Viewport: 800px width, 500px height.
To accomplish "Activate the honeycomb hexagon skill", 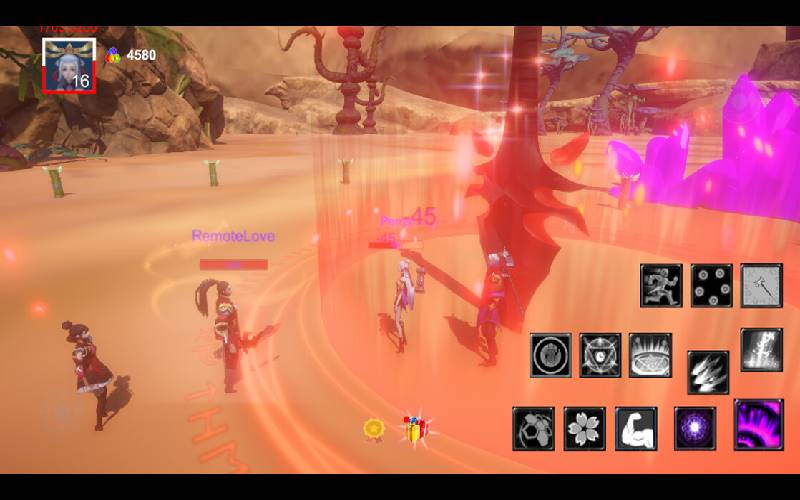I will click(534, 428).
